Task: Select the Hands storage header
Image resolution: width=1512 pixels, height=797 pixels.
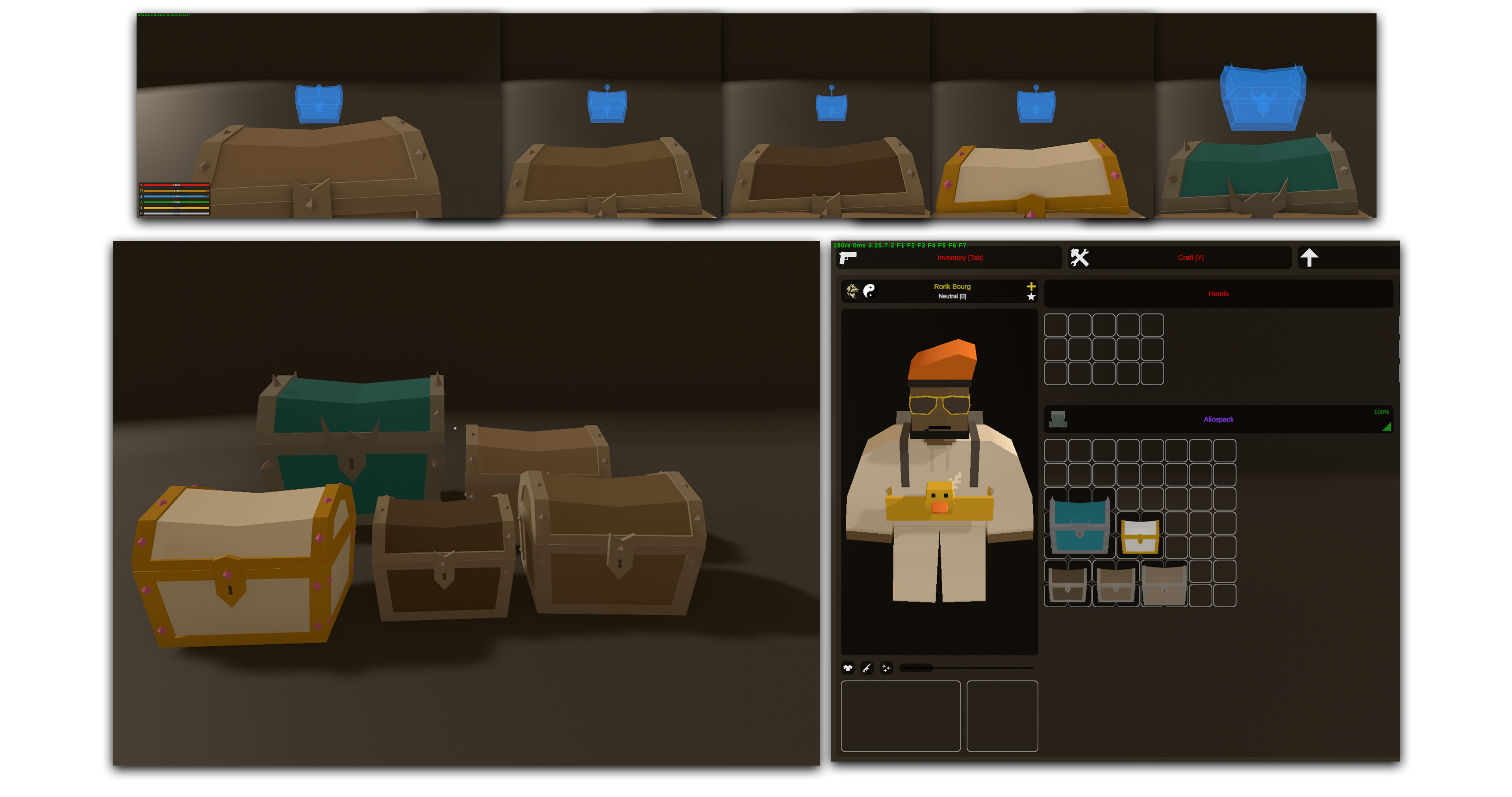Action: pyautogui.click(x=1218, y=294)
